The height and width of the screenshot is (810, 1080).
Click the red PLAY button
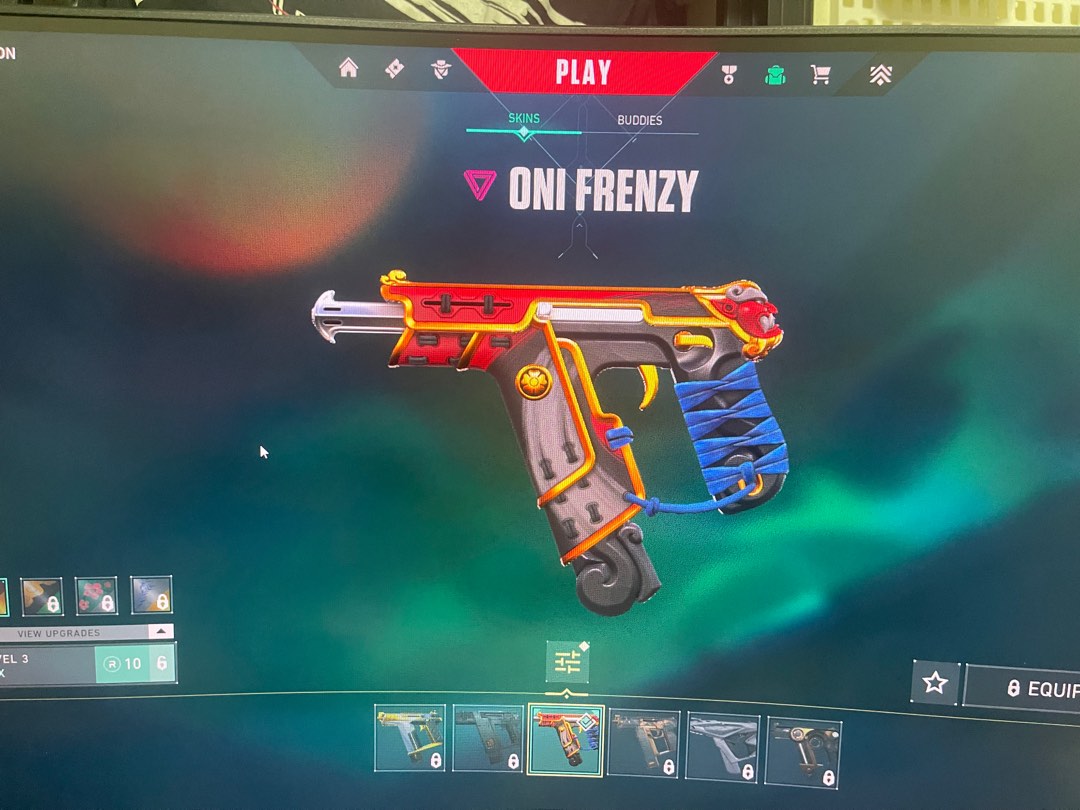(x=583, y=72)
